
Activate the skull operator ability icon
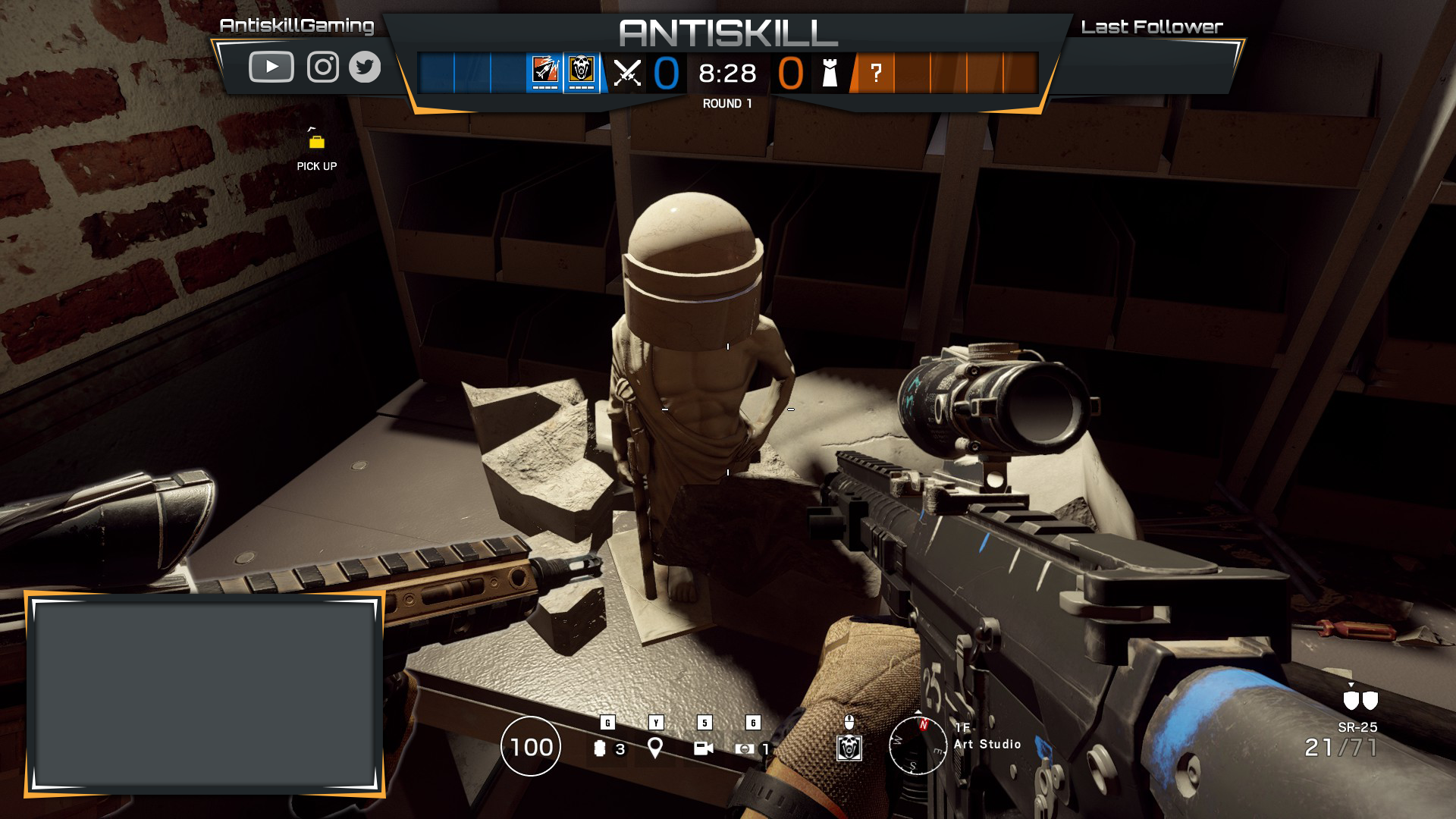849,748
